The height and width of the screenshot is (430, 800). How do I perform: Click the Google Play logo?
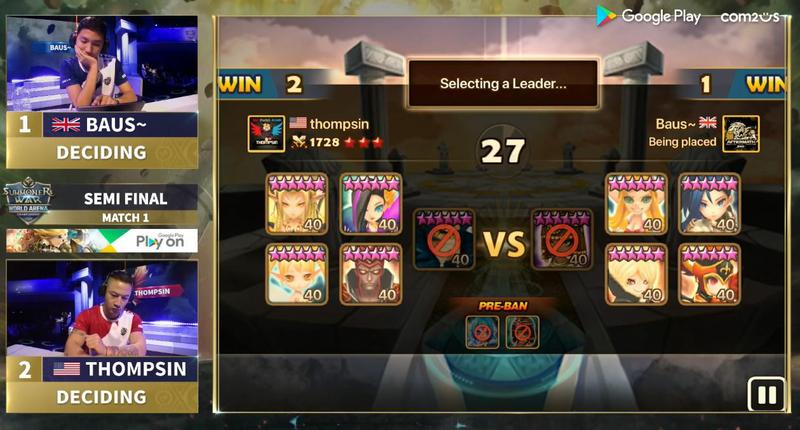[x=649, y=16]
